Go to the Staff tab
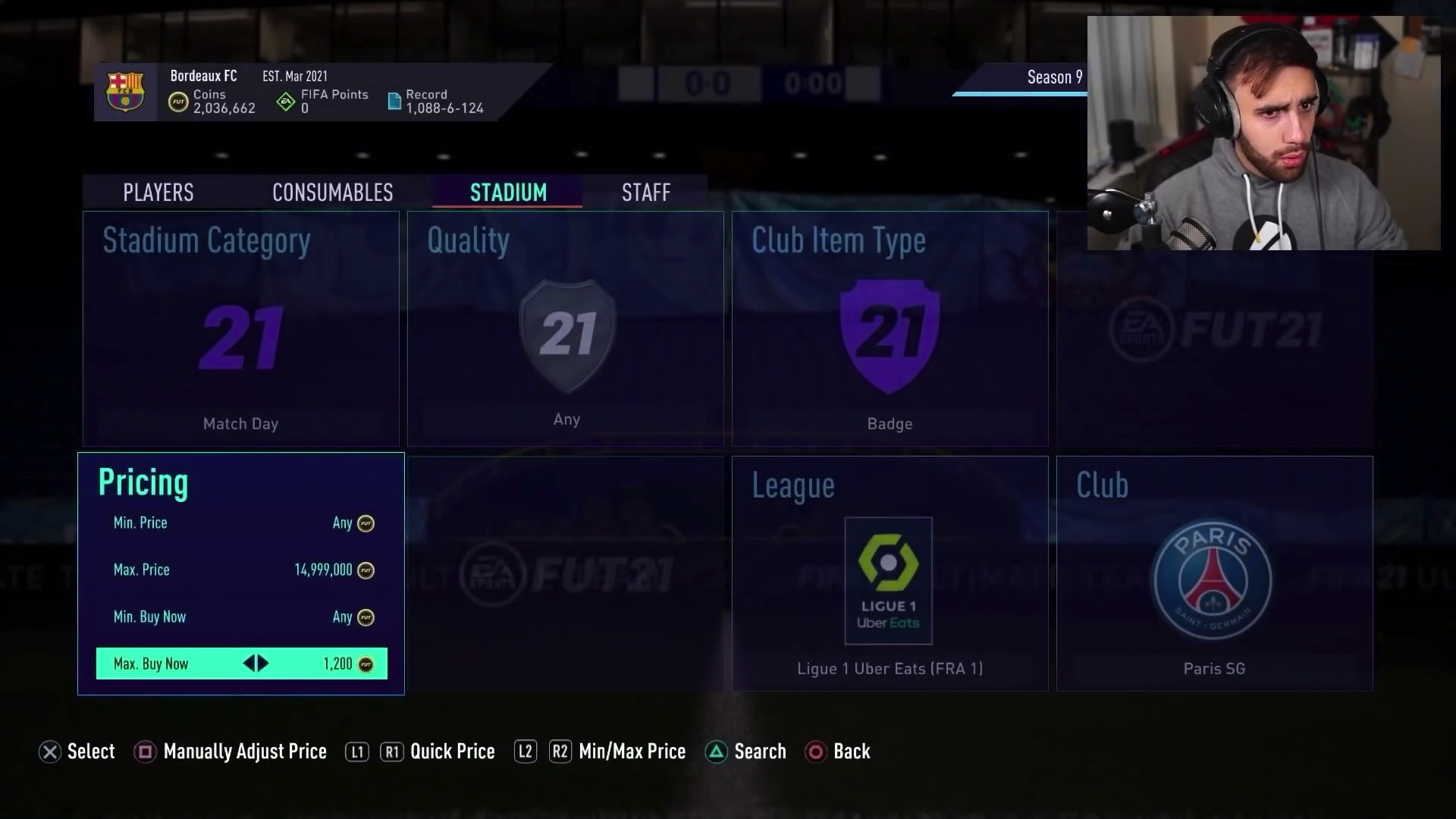The height and width of the screenshot is (819, 1456). pyautogui.click(x=645, y=193)
